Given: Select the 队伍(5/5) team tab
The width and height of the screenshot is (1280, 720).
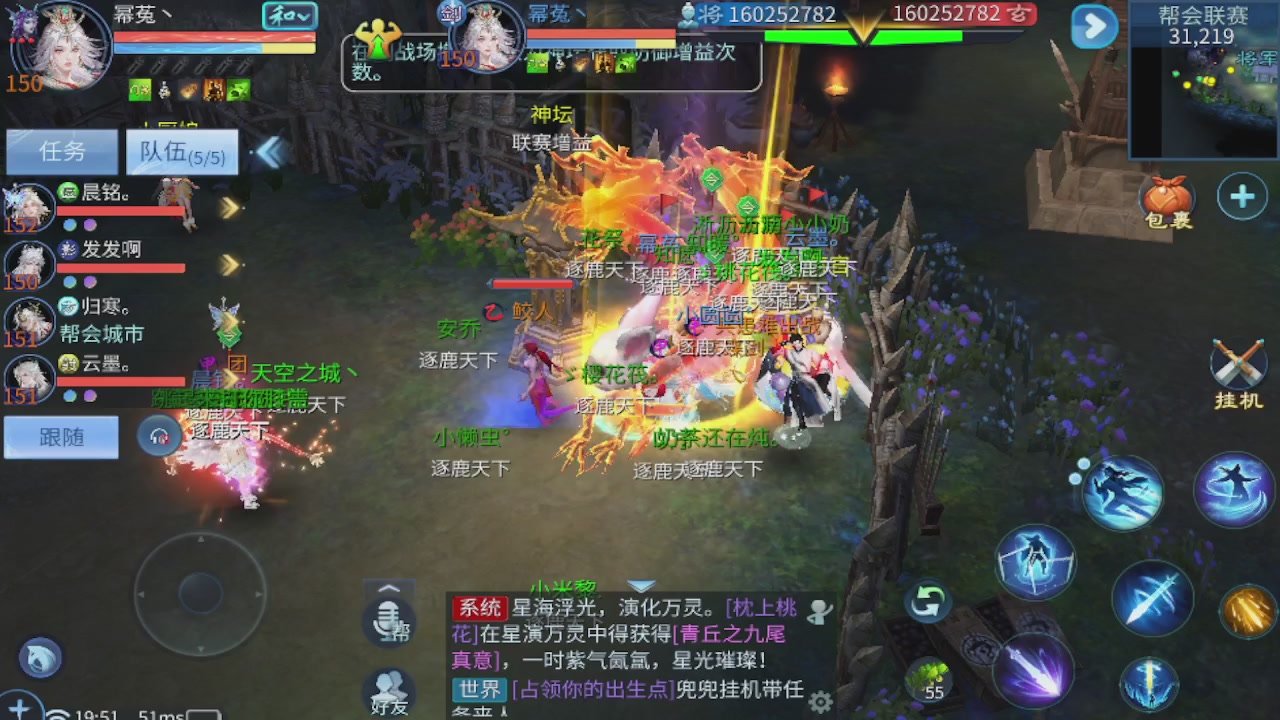Looking at the screenshot, I should [x=180, y=151].
